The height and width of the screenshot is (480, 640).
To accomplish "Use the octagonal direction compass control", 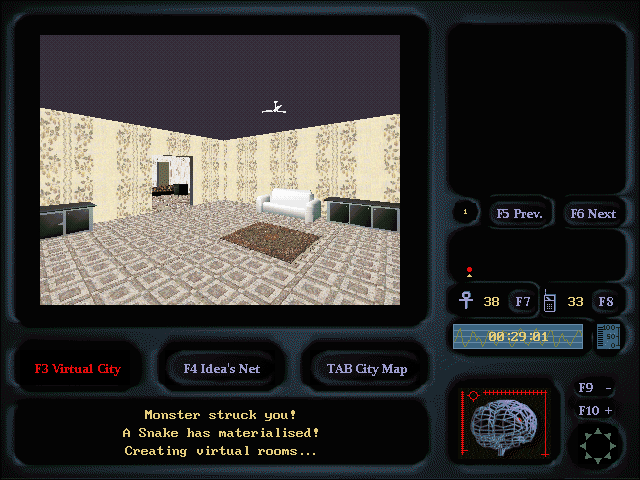I will click(595, 443).
